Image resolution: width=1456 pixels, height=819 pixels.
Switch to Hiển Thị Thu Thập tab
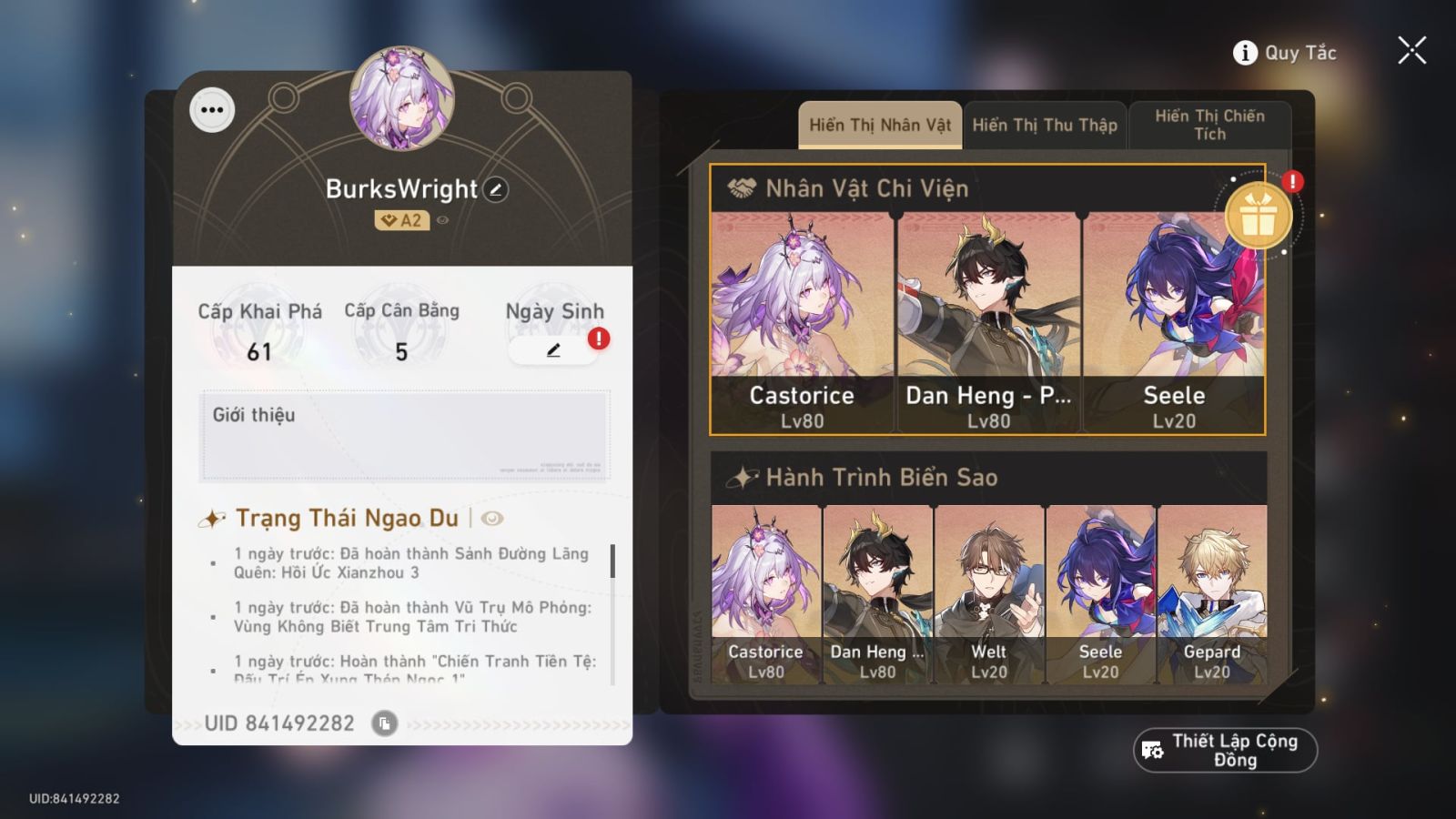[x=1045, y=125]
